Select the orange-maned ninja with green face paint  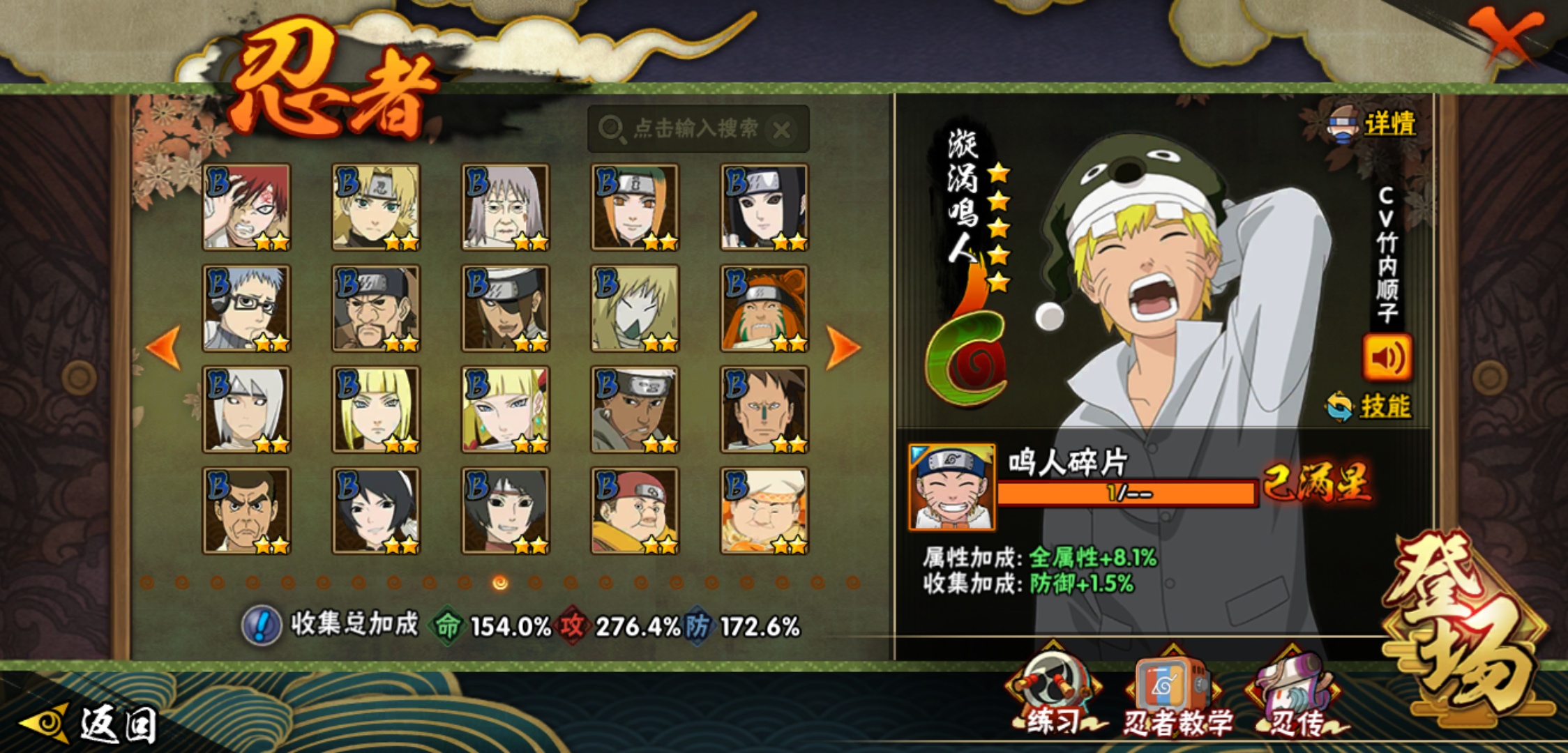764,308
